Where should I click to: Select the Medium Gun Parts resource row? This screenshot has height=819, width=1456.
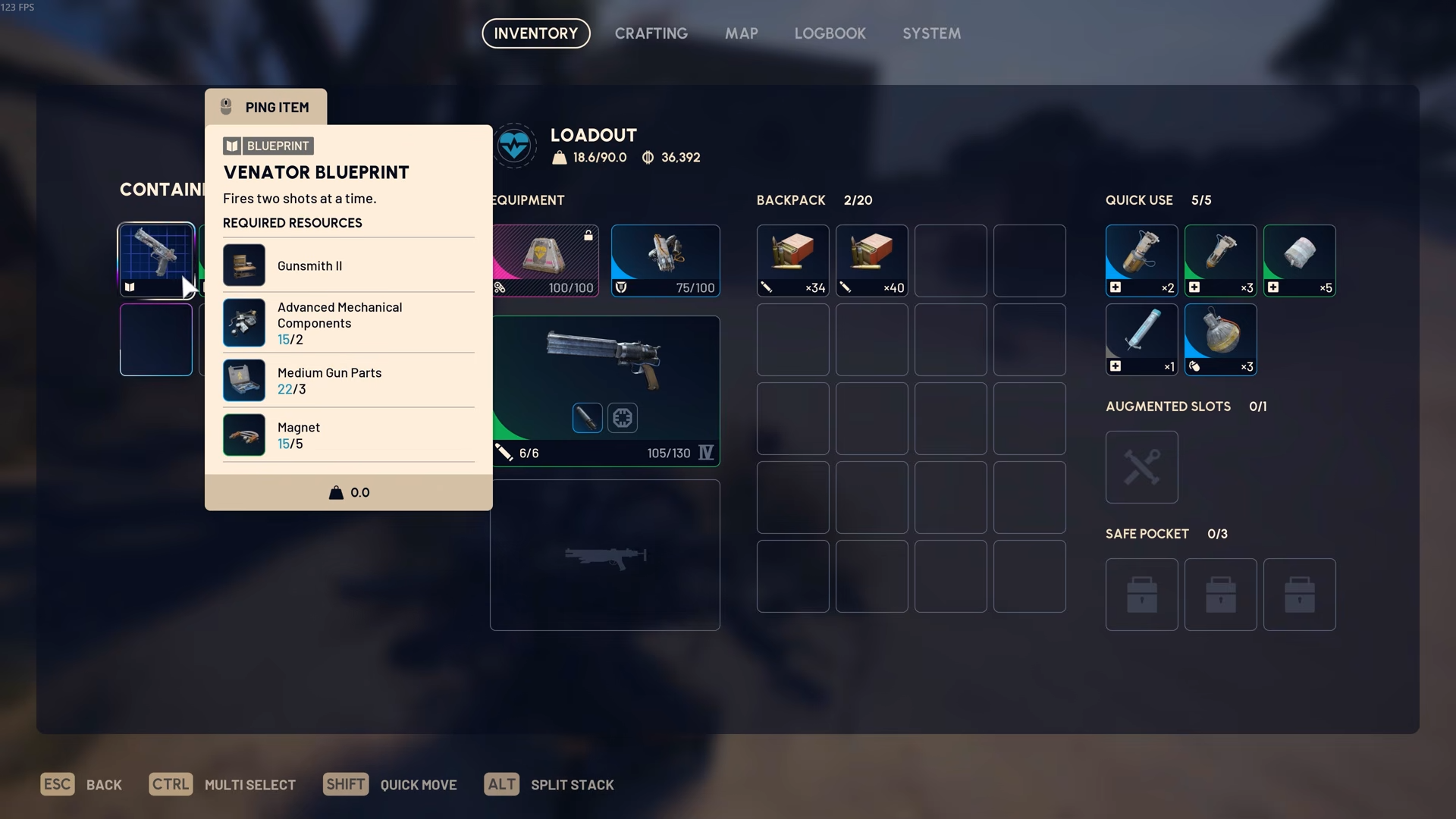(x=348, y=381)
